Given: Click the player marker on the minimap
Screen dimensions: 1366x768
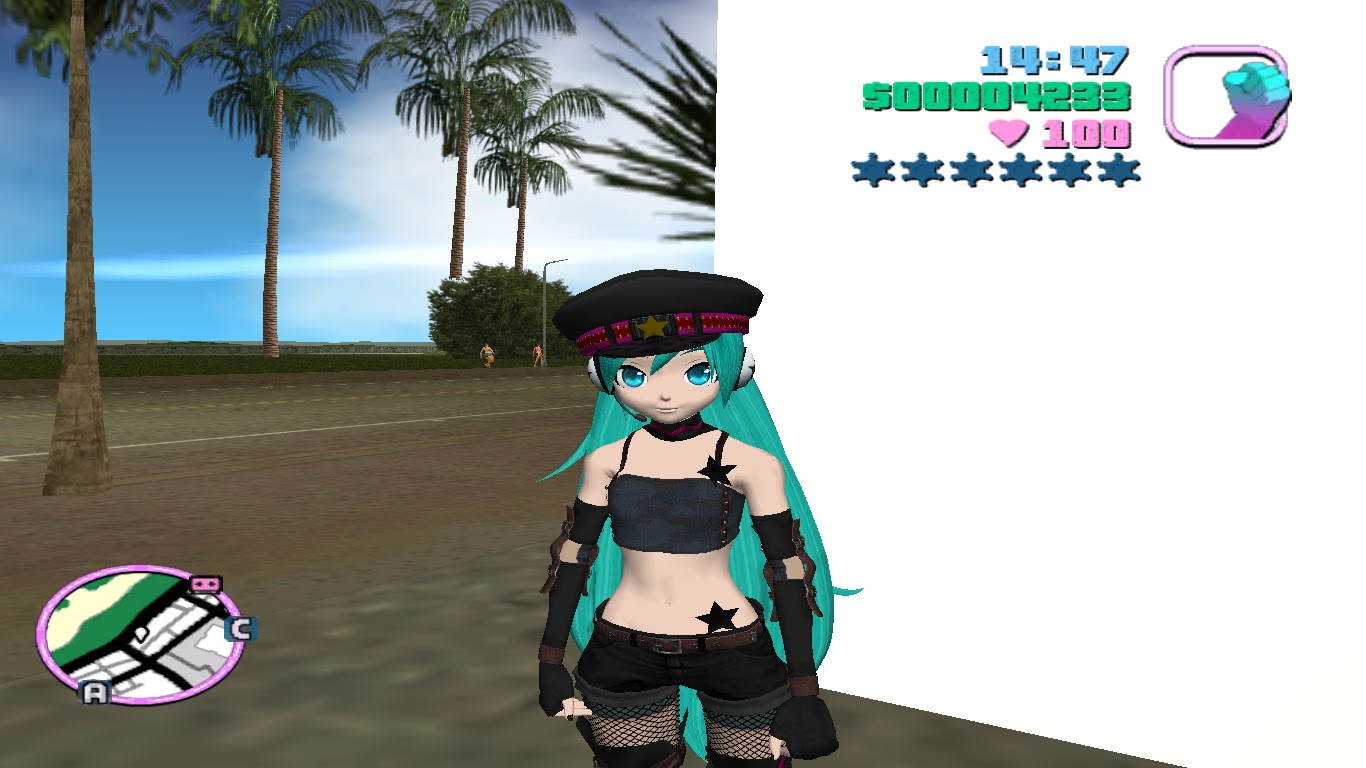Looking at the screenshot, I should click(x=140, y=634).
